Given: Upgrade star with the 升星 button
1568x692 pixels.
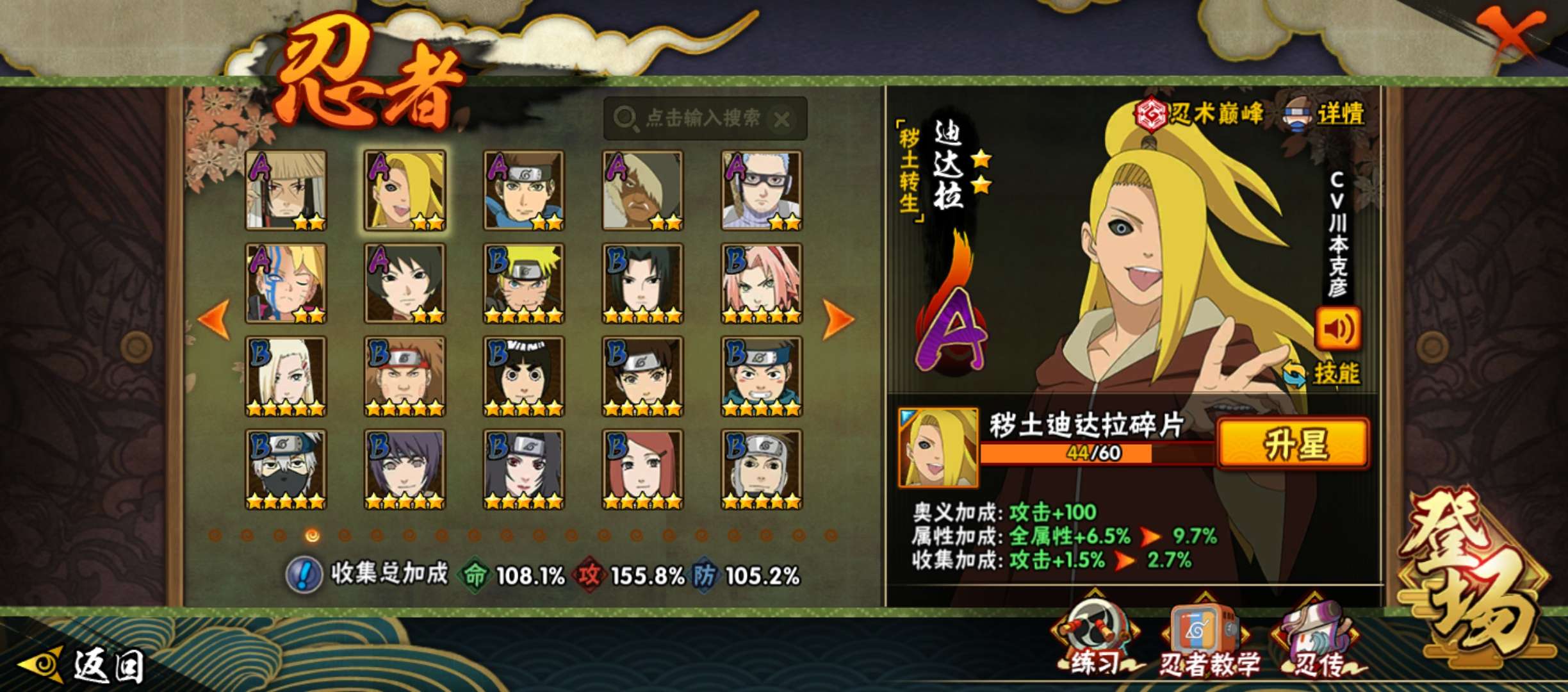Looking at the screenshot, I should coord(1293,443).
